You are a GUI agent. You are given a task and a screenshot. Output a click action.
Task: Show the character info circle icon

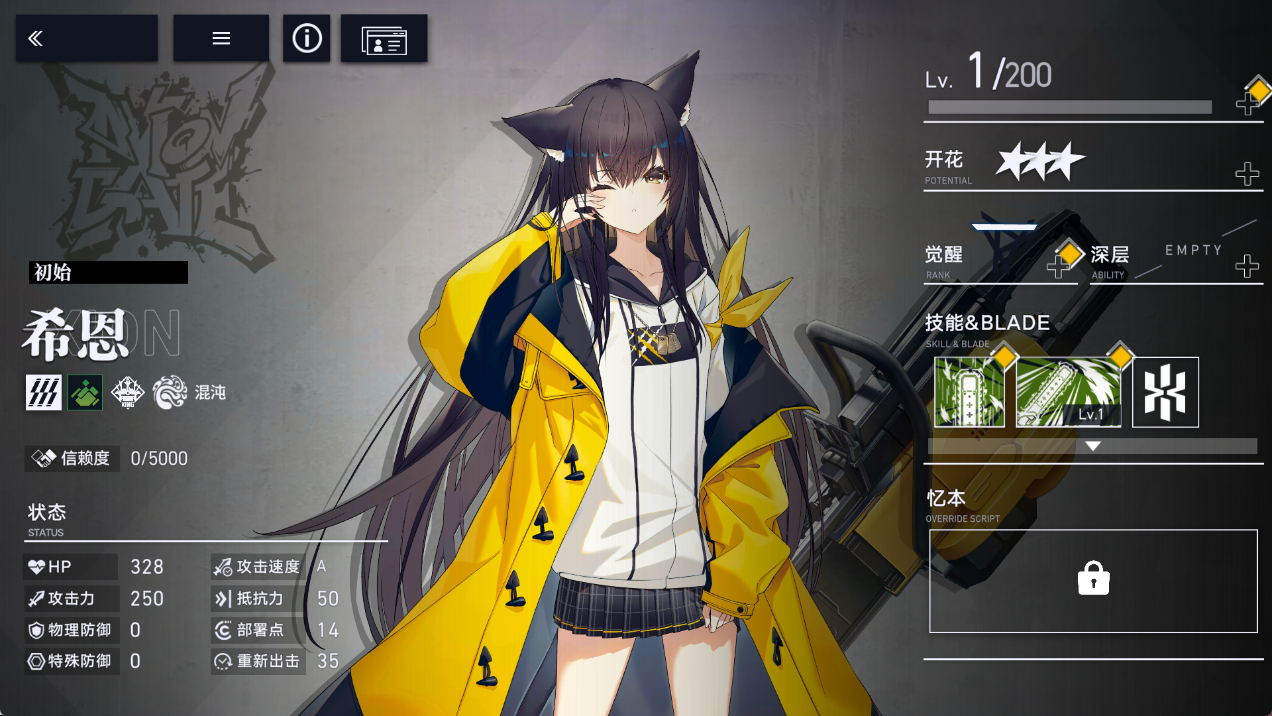click(307, 39)
